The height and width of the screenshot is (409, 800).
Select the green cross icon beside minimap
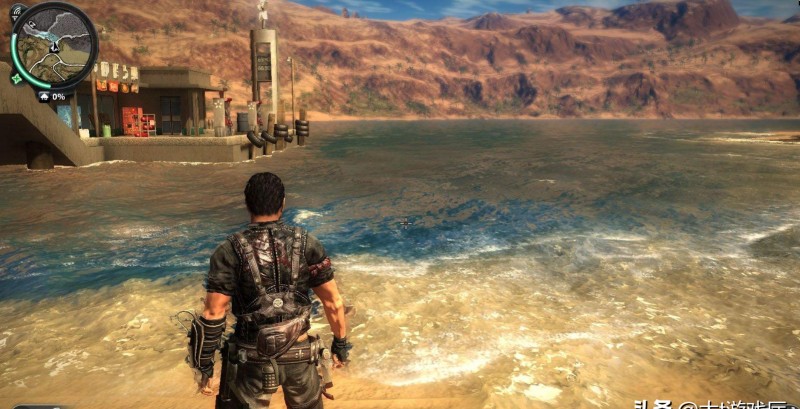(x=15, y=78)
